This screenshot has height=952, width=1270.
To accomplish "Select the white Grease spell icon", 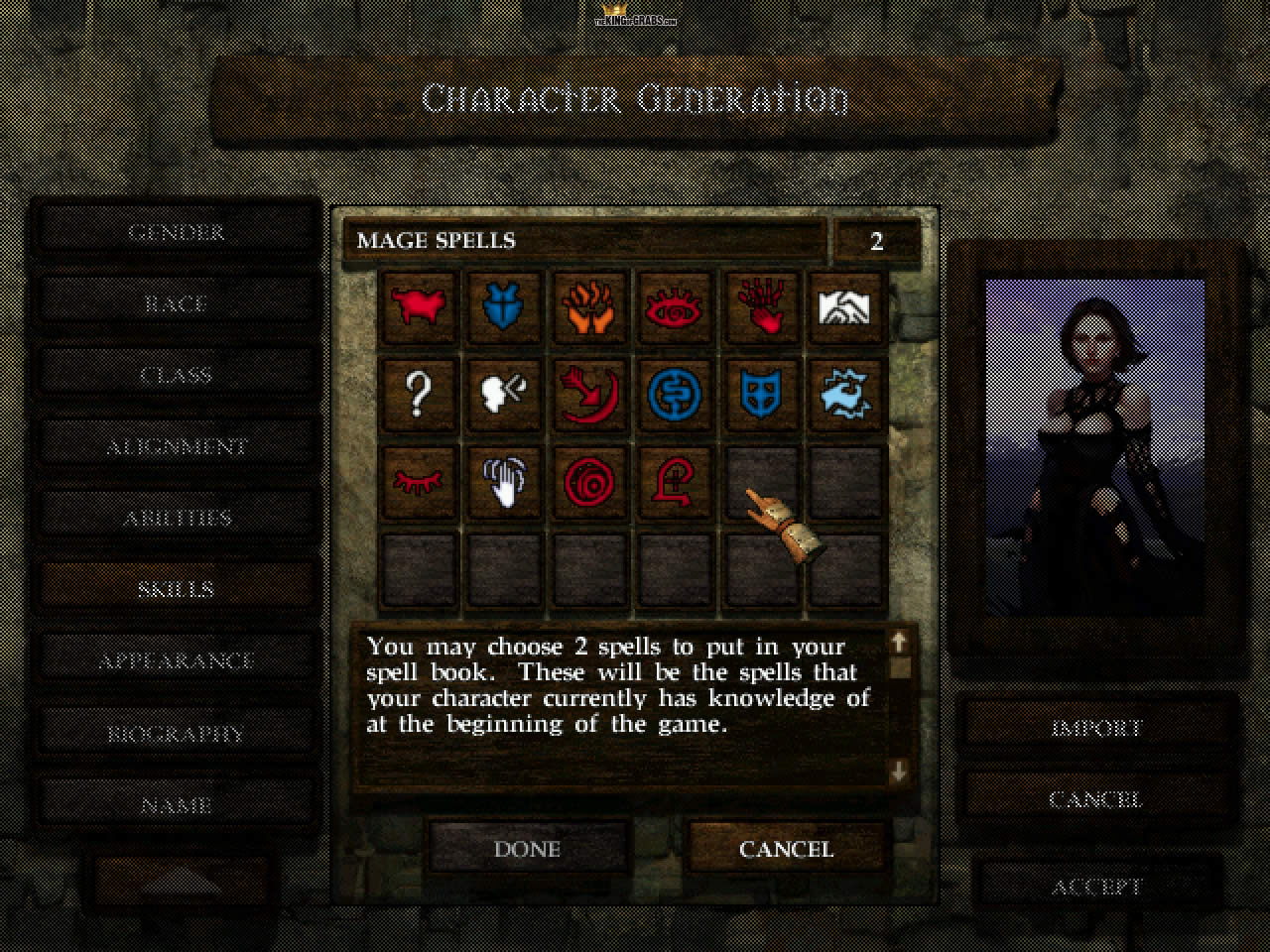I will 846,308.
